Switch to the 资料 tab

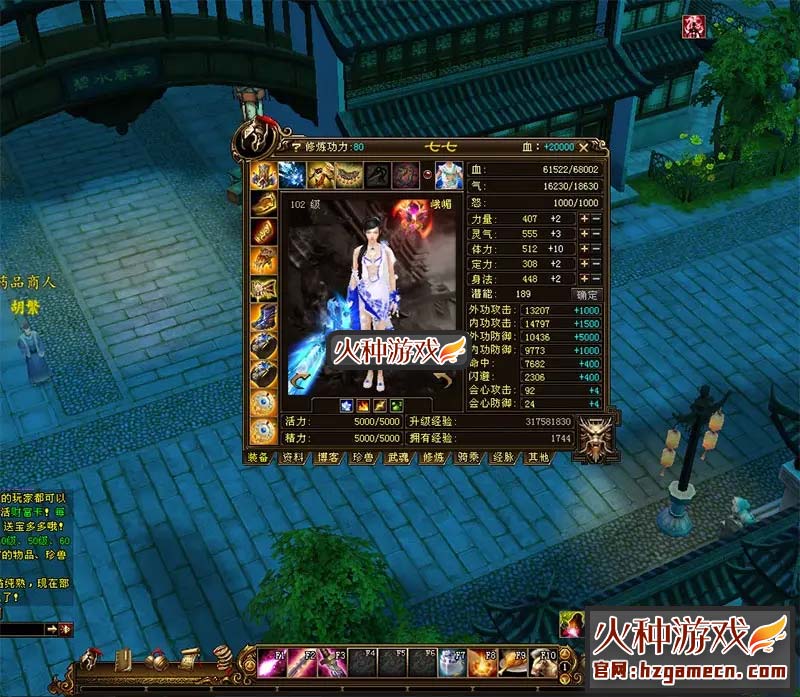tap(292, 458)
